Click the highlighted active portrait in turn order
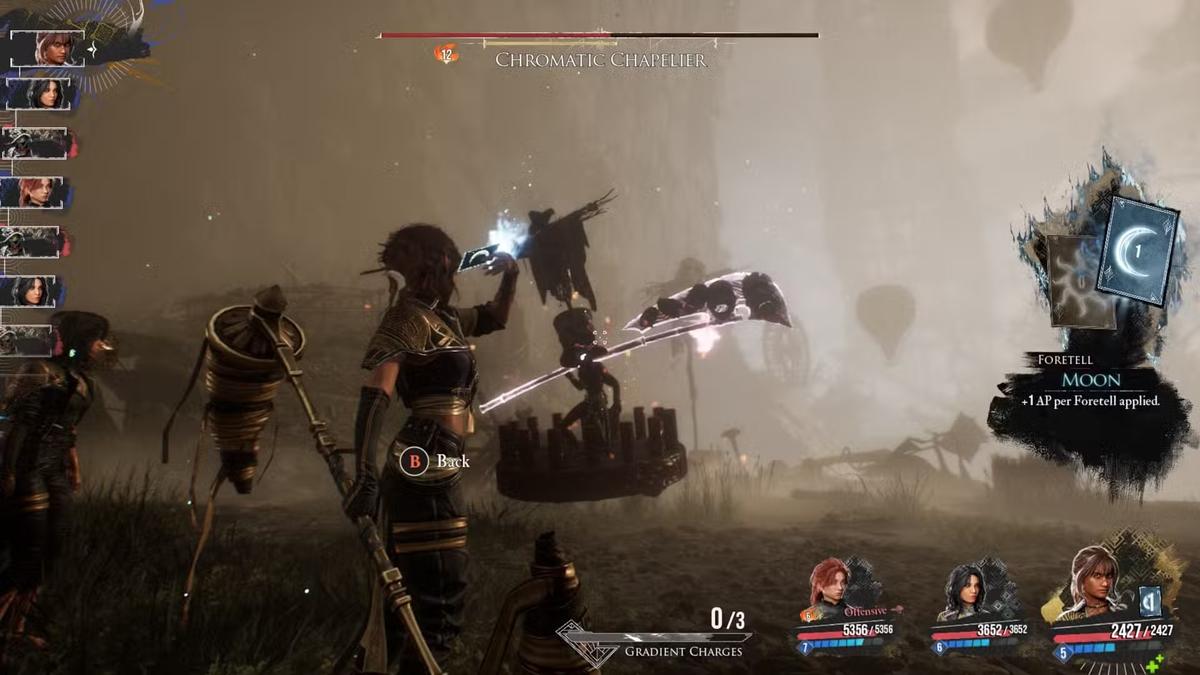The height and width of the screenshot is (675, 1200). pyautogui.click(x=47, y=47)
